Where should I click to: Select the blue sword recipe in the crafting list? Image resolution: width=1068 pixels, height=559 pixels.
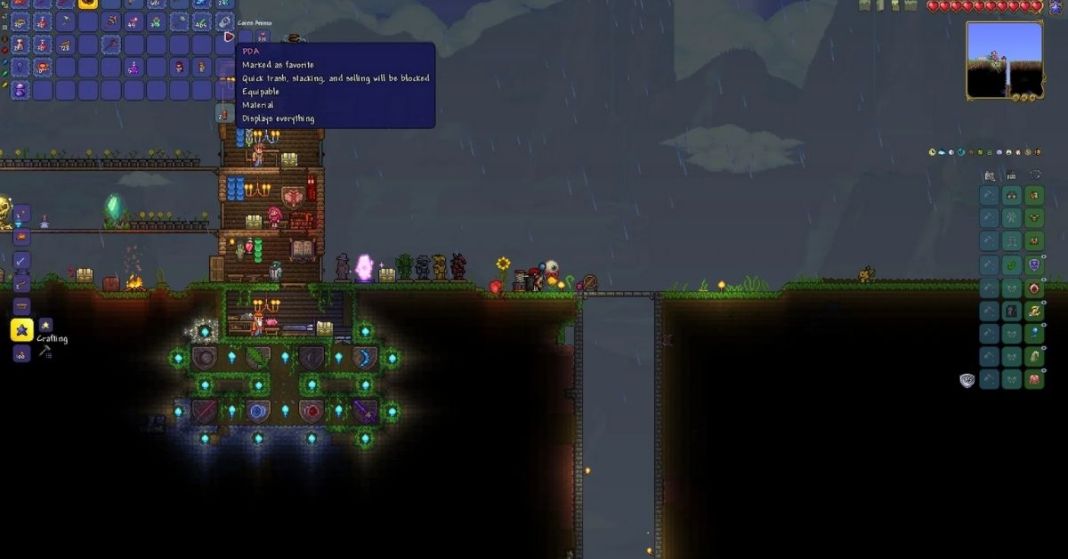tap(21, 260)
